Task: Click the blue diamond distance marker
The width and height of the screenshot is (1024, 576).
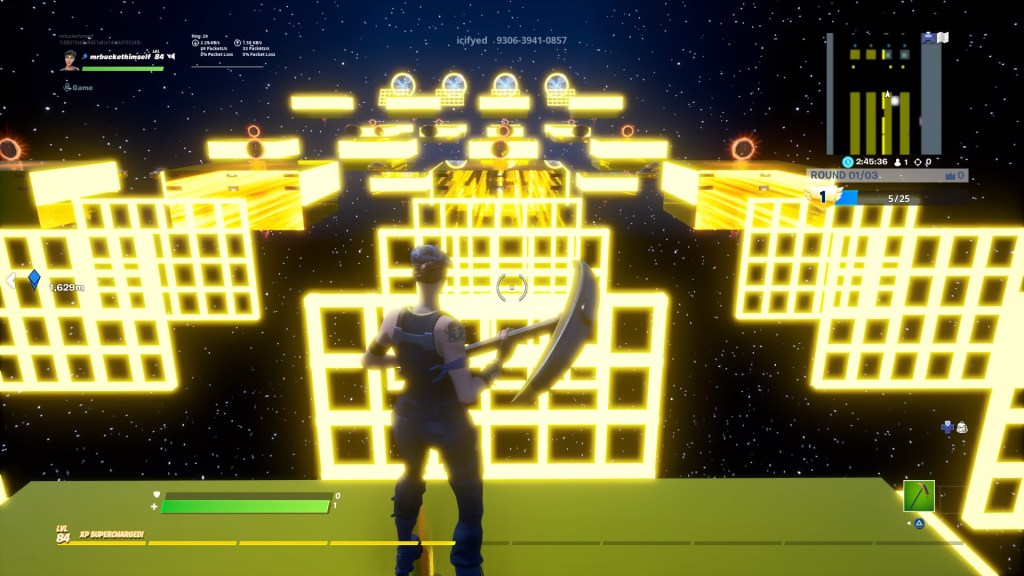Action: click(x=34, y=279)
